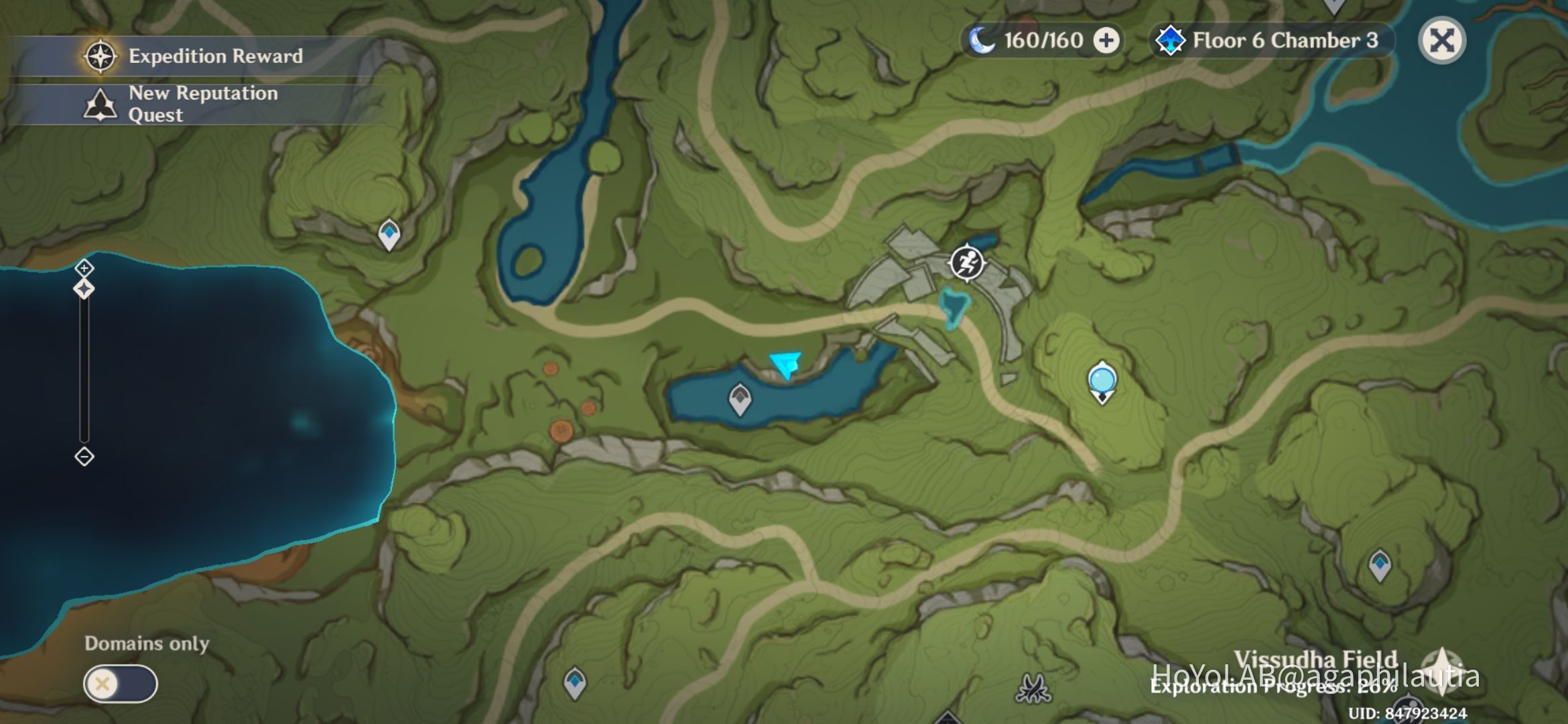Image resolution: width=1568 pixels, height=724 pixels.
Task: Add Original Resin with the plus button
Action: (x=1106, y=41)
